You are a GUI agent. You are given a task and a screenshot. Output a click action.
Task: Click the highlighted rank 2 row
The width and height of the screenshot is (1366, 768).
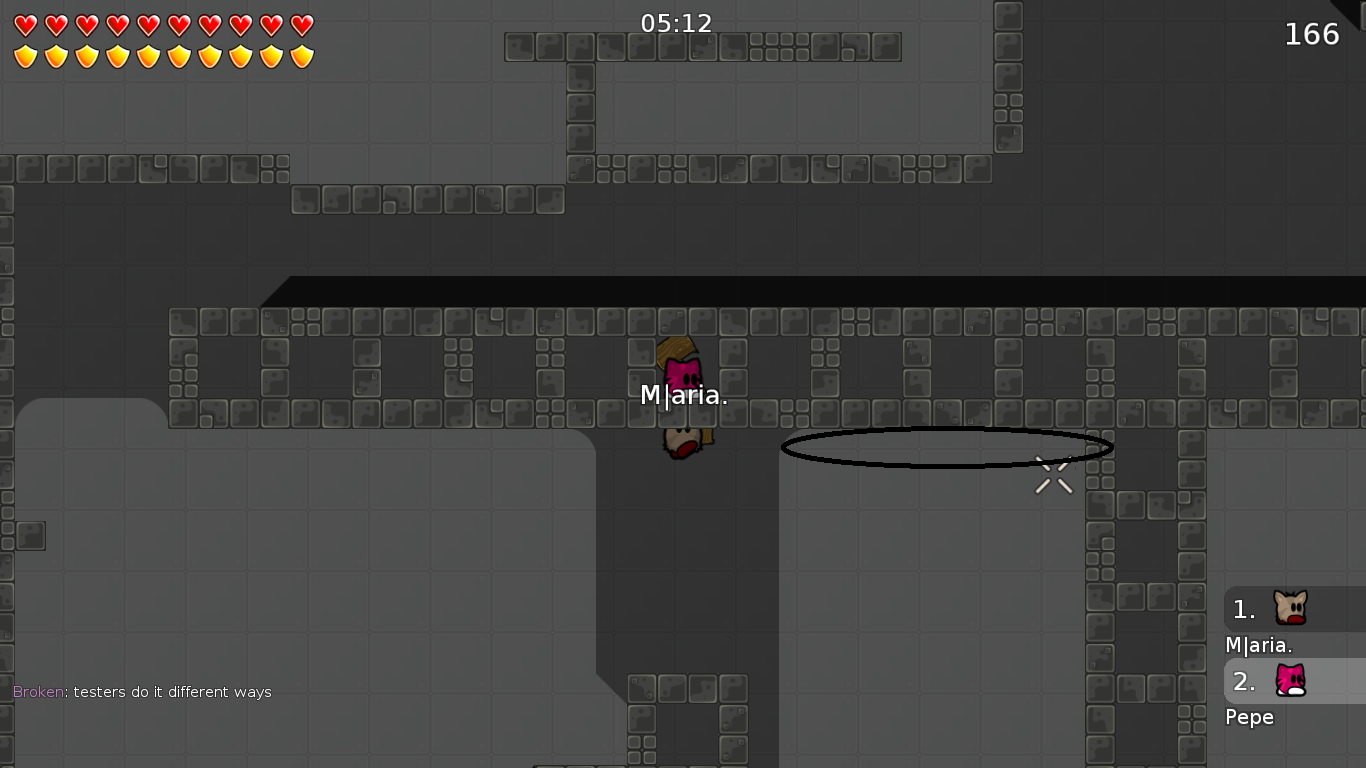tap(1295, 681)
